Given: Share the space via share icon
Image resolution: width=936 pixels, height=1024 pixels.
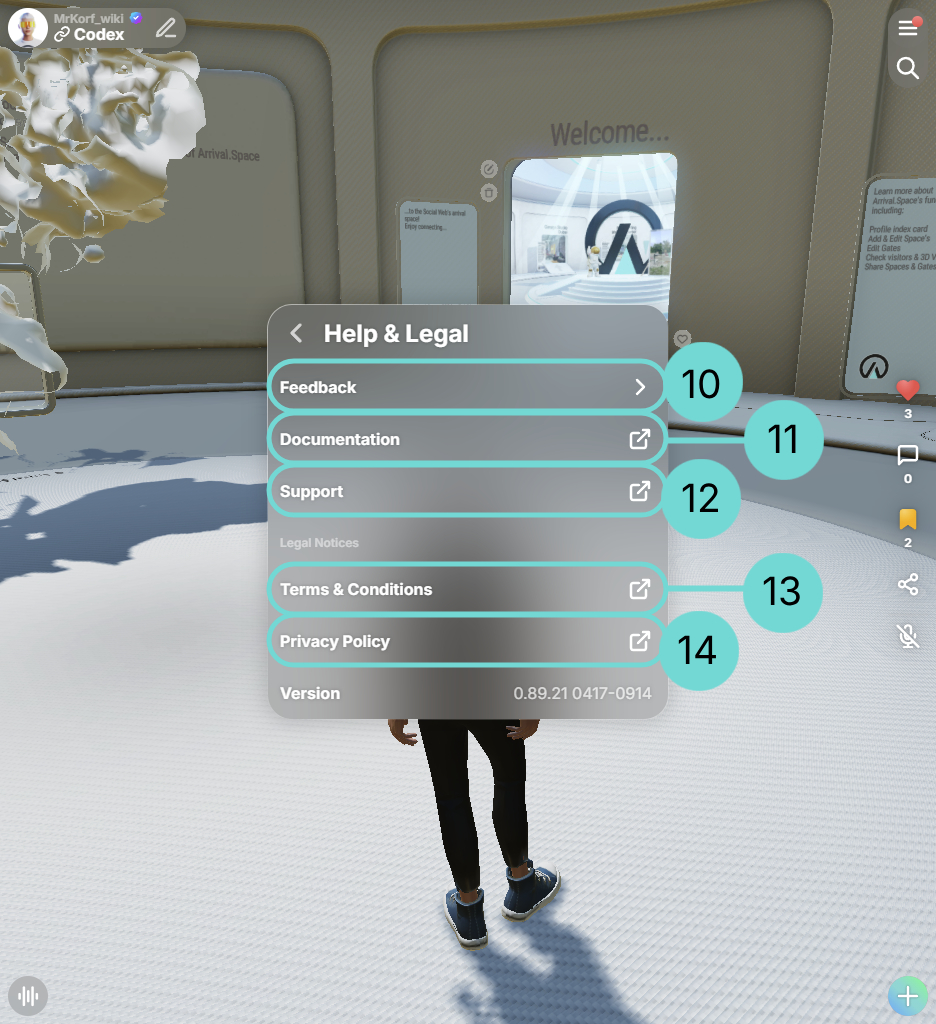Looking at the screenshot, I should click(908, 584).
